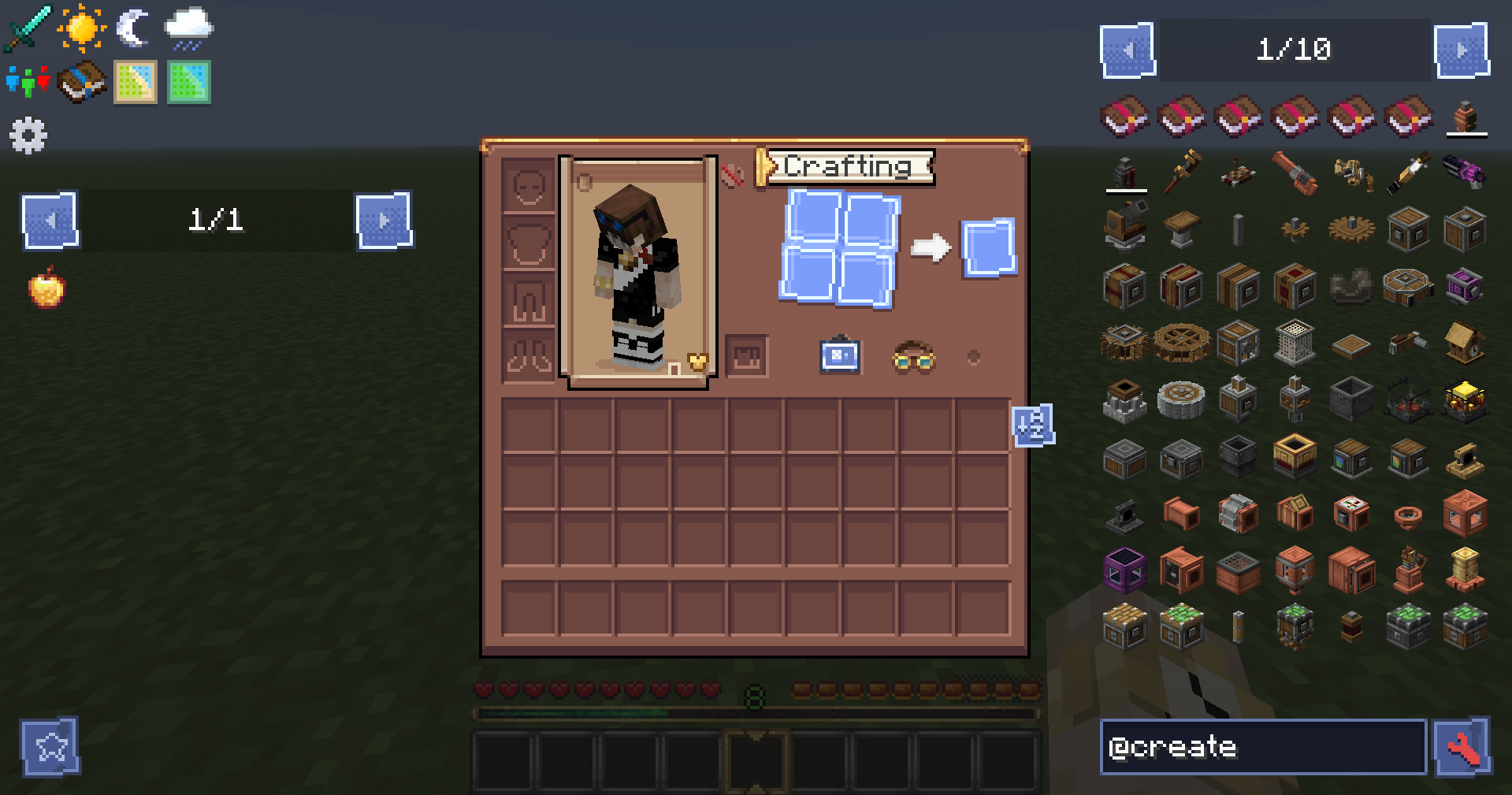The image size is (1512, 795).
Task: Set time to night with the moon icon
Action: pyautogui.click(x=132, y=26)
